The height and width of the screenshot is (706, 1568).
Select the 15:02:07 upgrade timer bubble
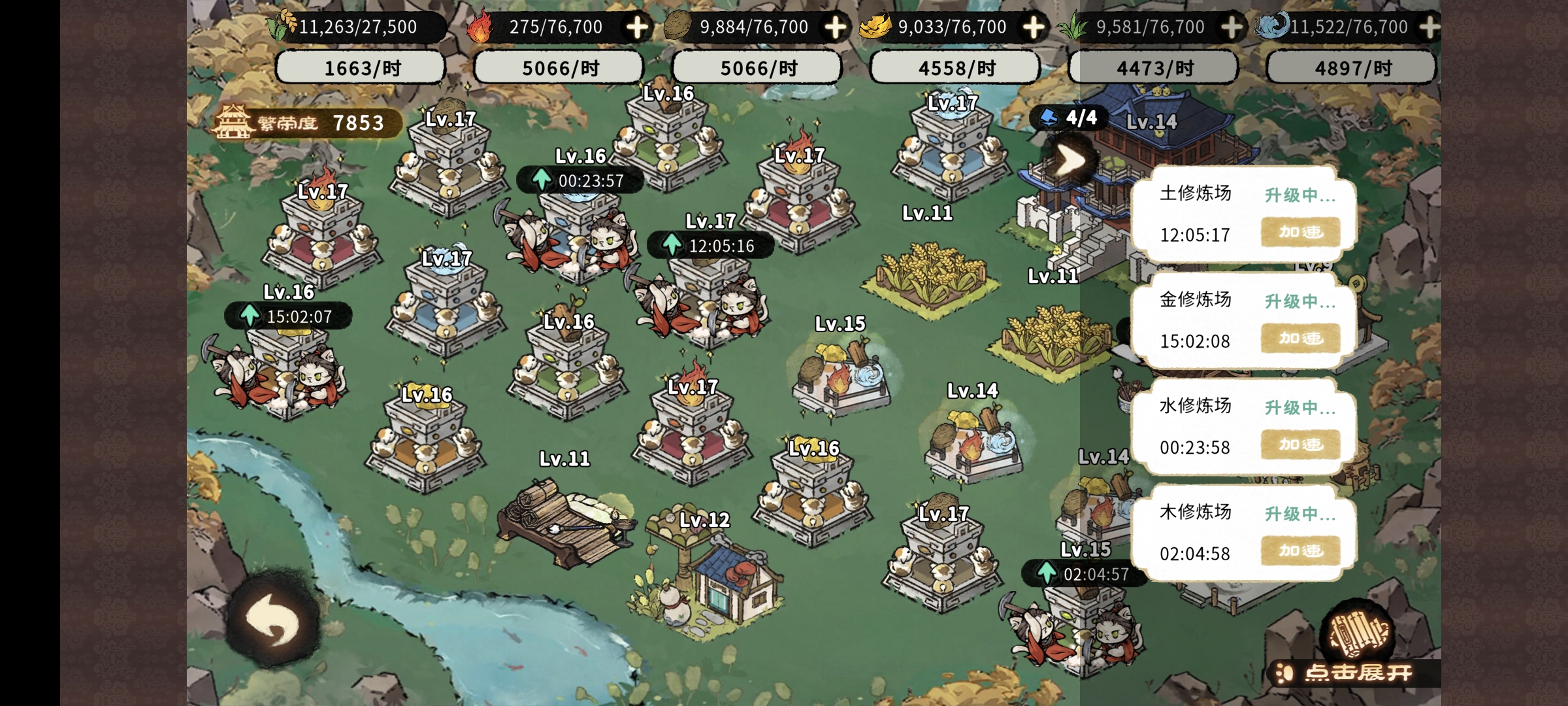288,316
